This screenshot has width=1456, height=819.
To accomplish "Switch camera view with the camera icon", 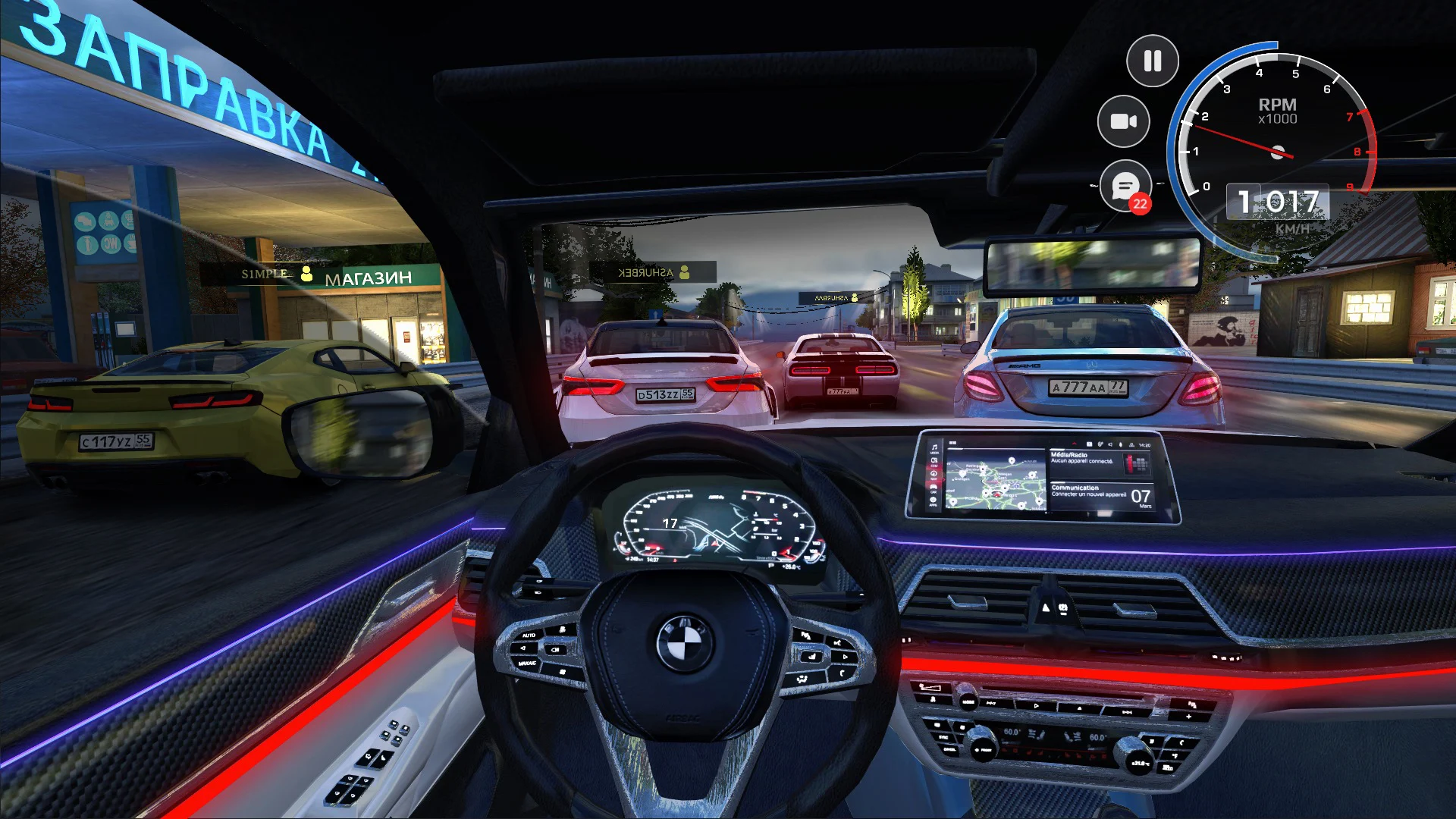I will pyautogui.click(x=1124, y=121).
